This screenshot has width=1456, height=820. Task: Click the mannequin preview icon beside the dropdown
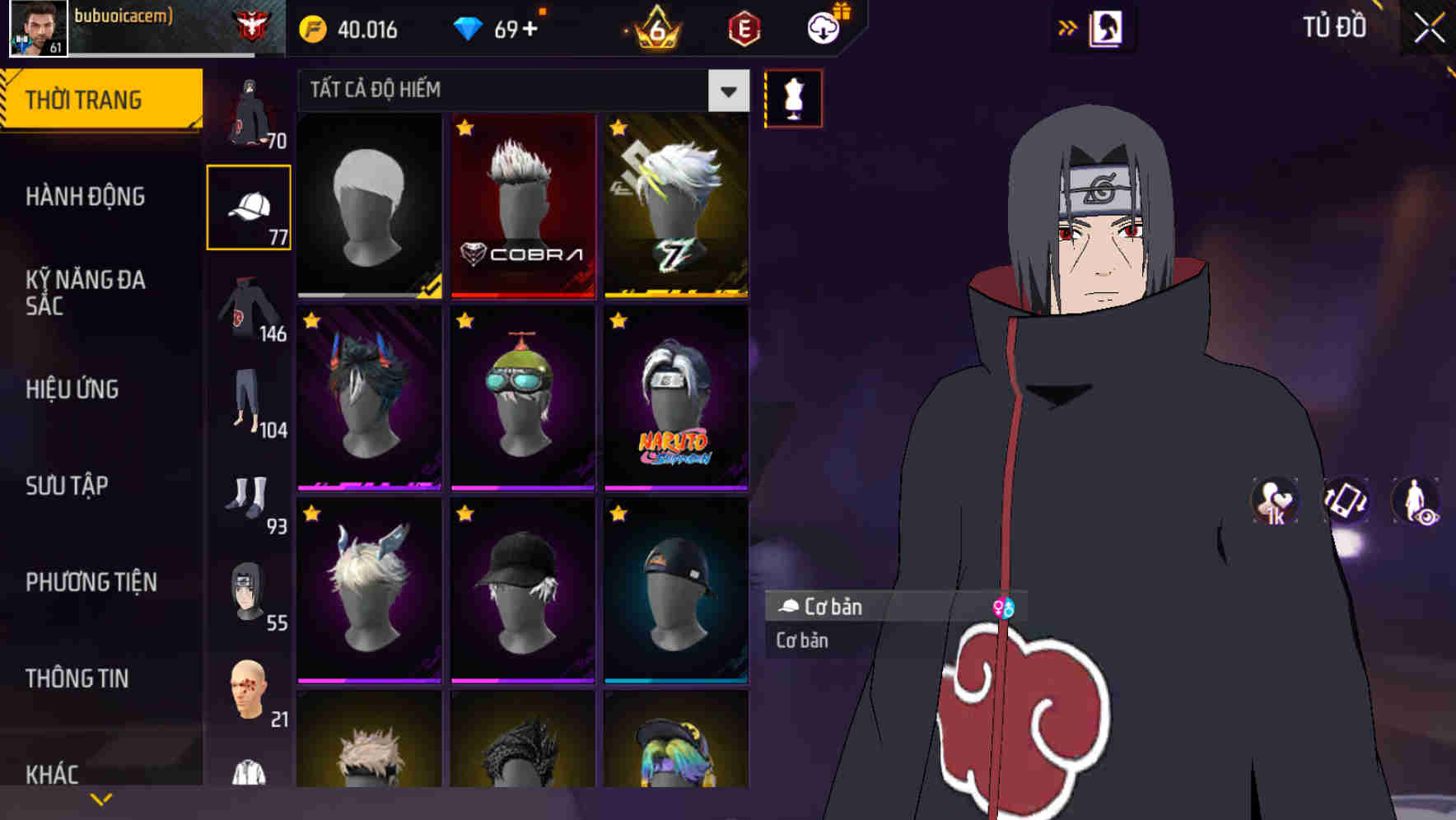(x=793, y=97)
